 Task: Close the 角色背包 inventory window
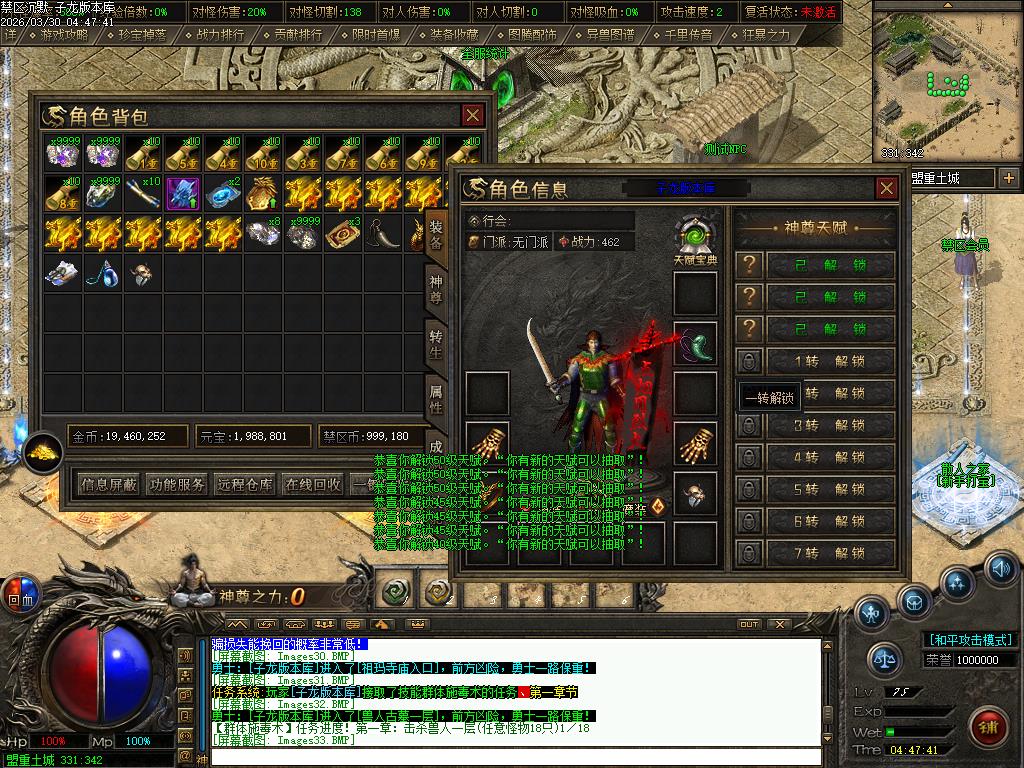click(x=472, y=116)
